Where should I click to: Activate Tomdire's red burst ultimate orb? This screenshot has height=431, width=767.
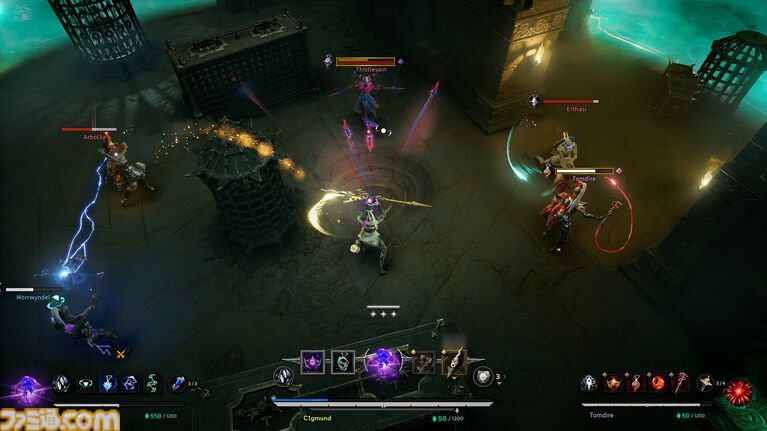739,391
